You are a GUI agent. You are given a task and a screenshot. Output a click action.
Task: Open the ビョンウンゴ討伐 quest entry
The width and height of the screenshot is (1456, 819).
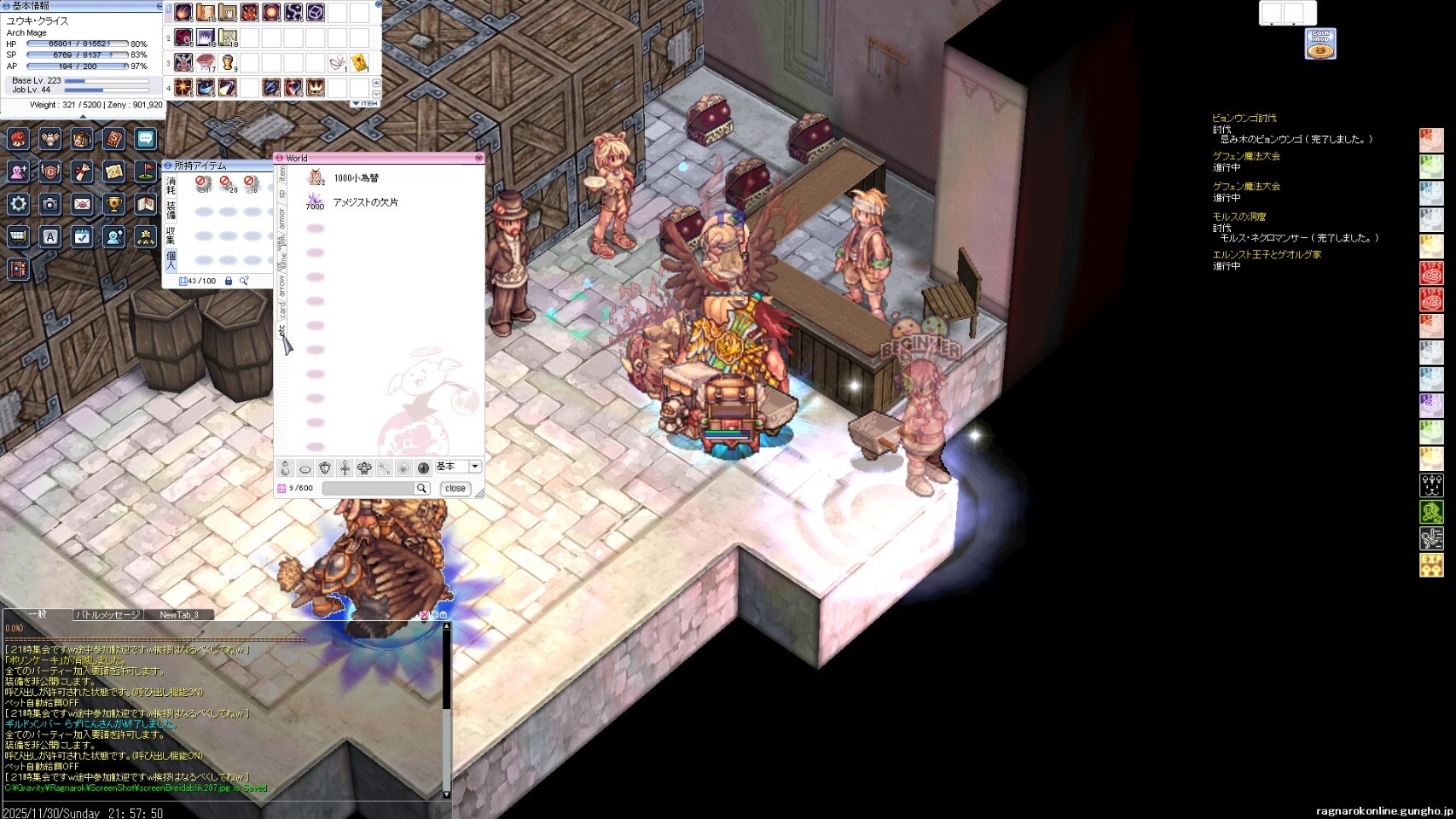point(1244,119)
